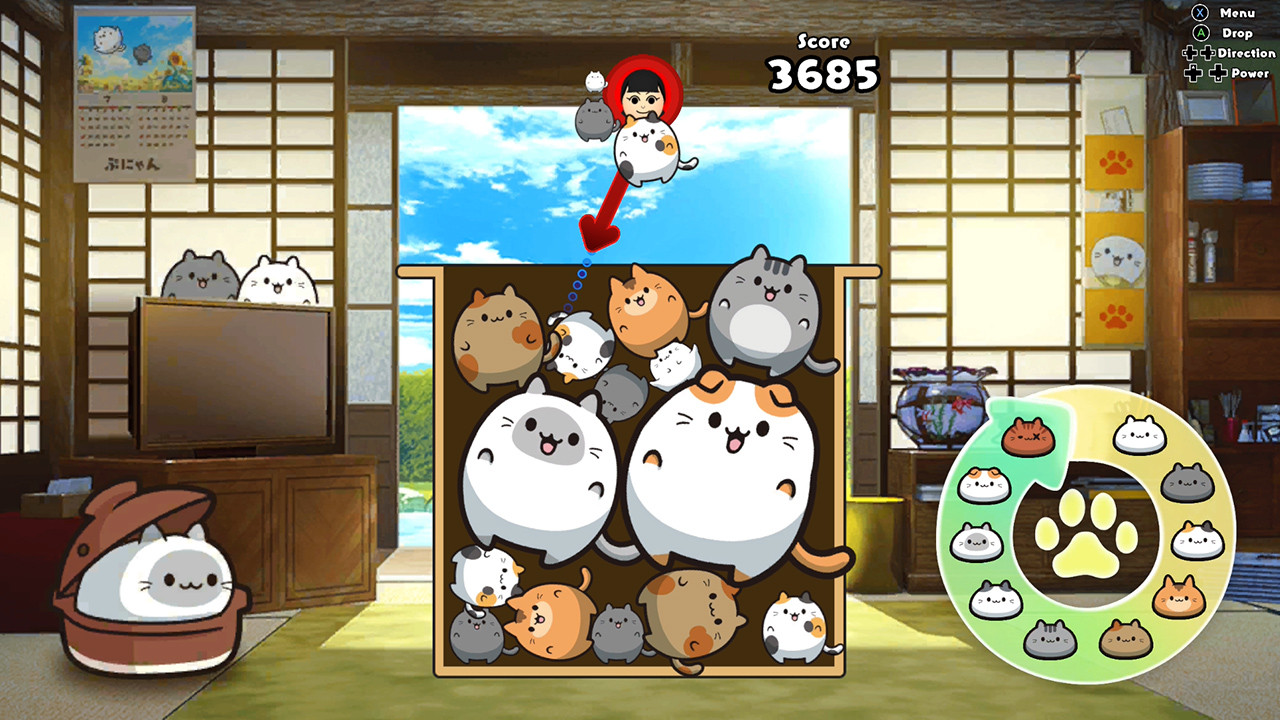Image resolution: width=1280 pixels, height=720 pixels.
Task: Click the D-pad icon next to Power
Action: [x=1205, y=72]
